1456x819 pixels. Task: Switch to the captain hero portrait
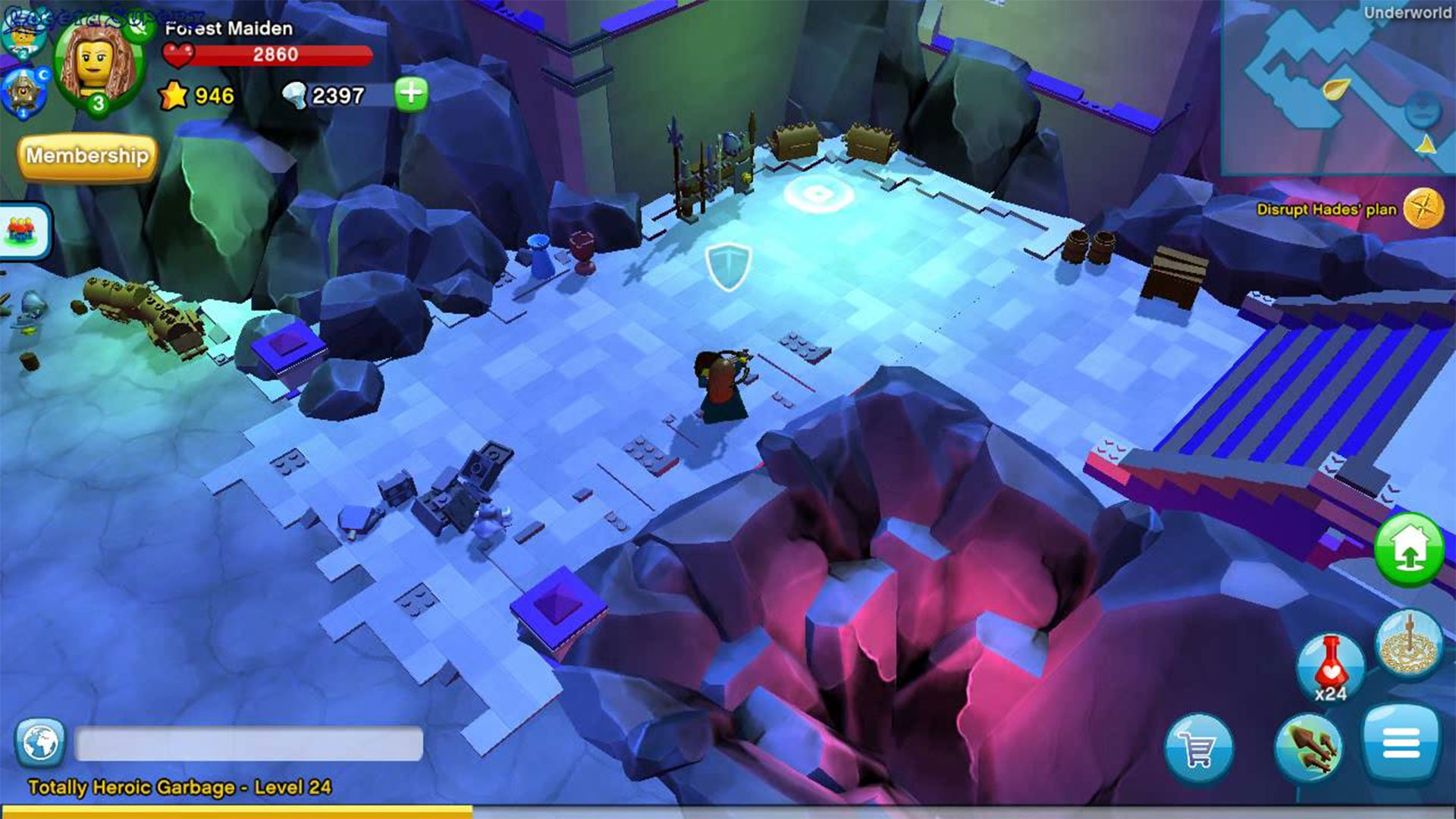[21, 34]
